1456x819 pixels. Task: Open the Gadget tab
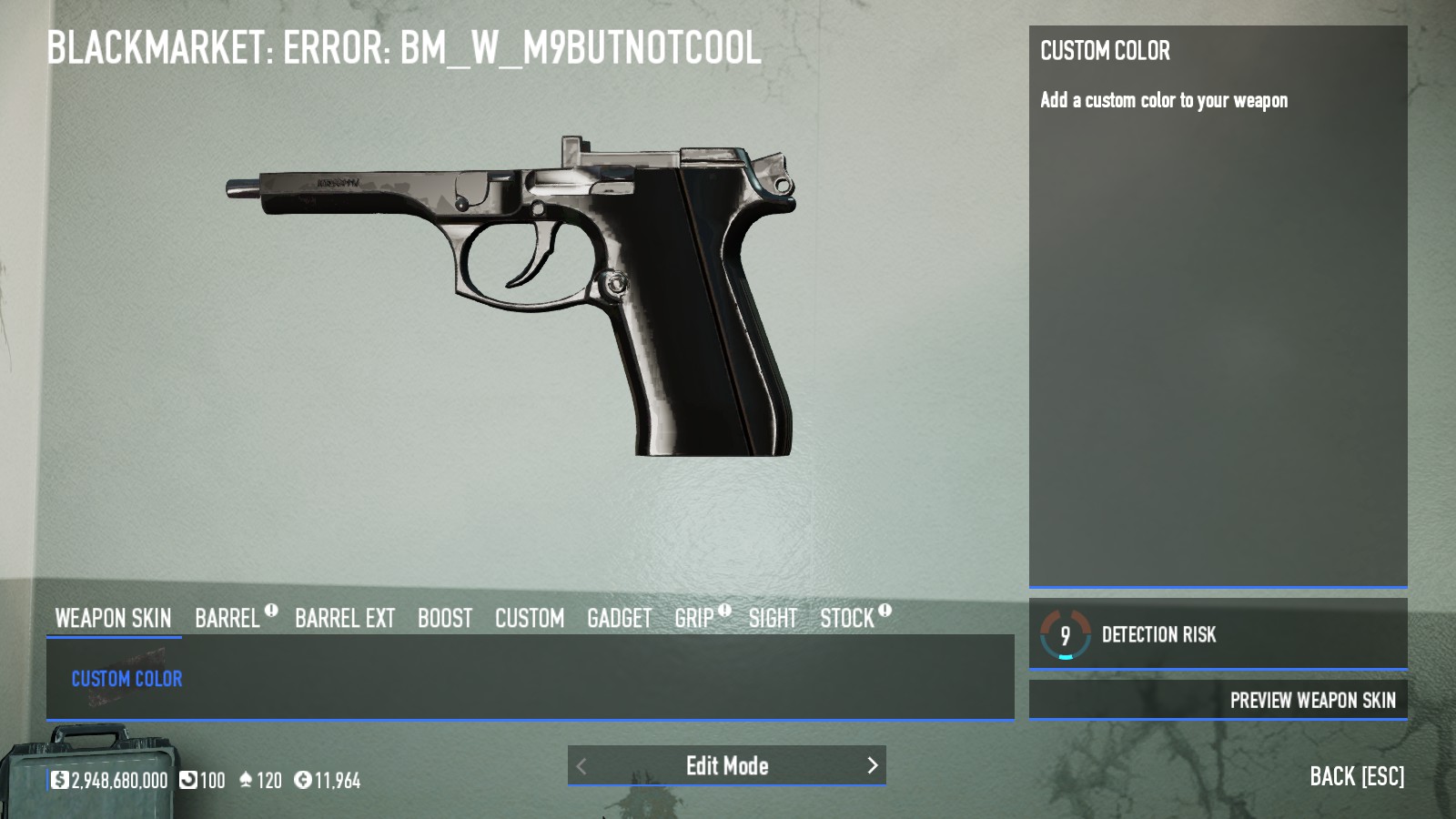point(620,619)
